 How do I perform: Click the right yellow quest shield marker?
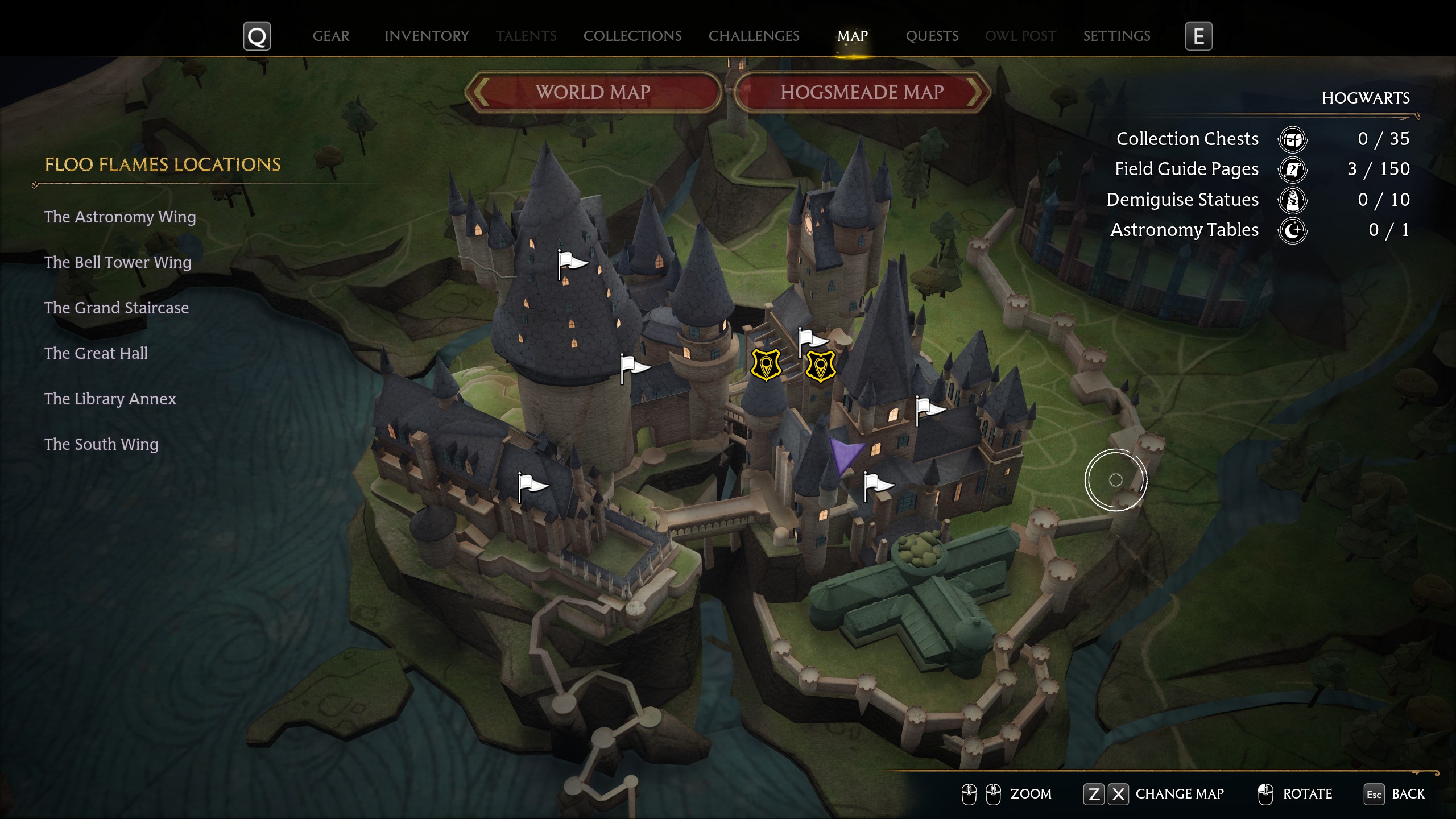[x=820, y=367]
